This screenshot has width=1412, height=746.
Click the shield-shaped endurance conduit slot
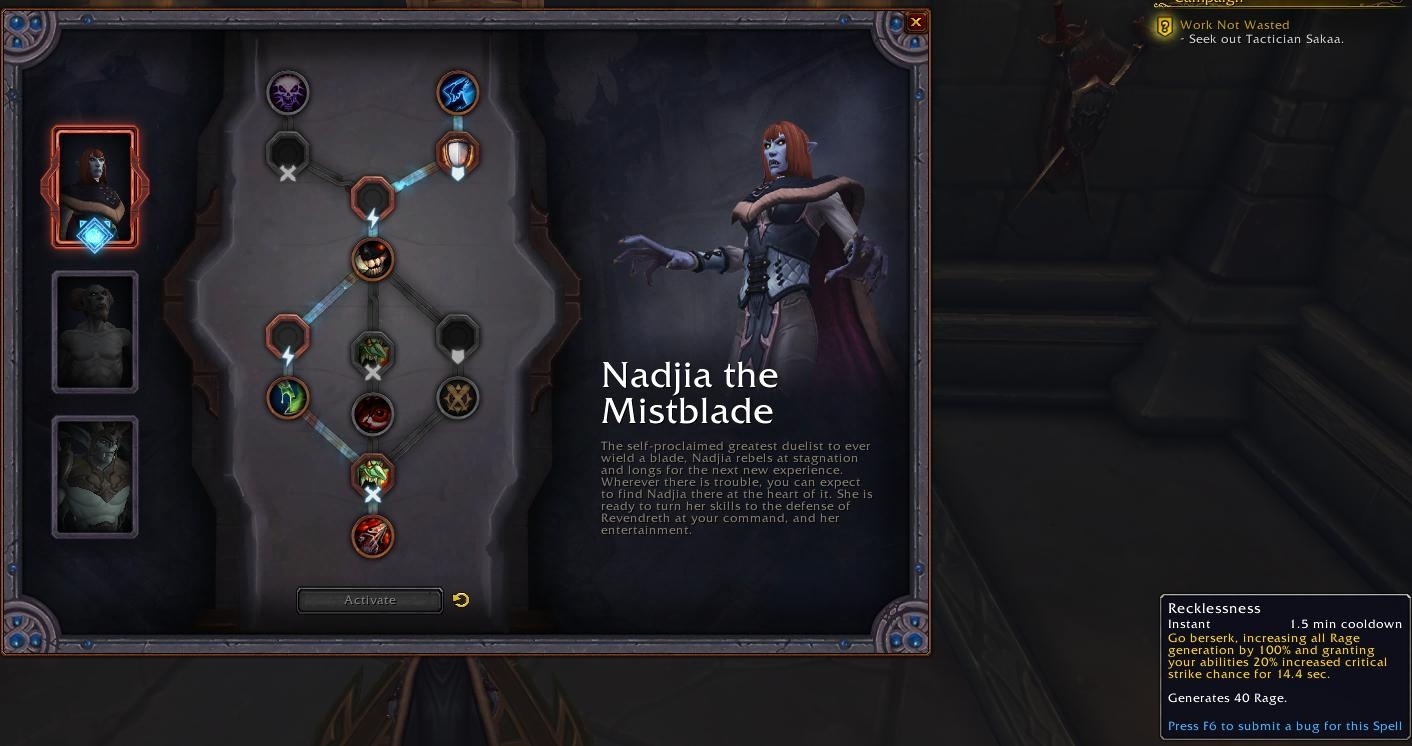pos(458,155)
